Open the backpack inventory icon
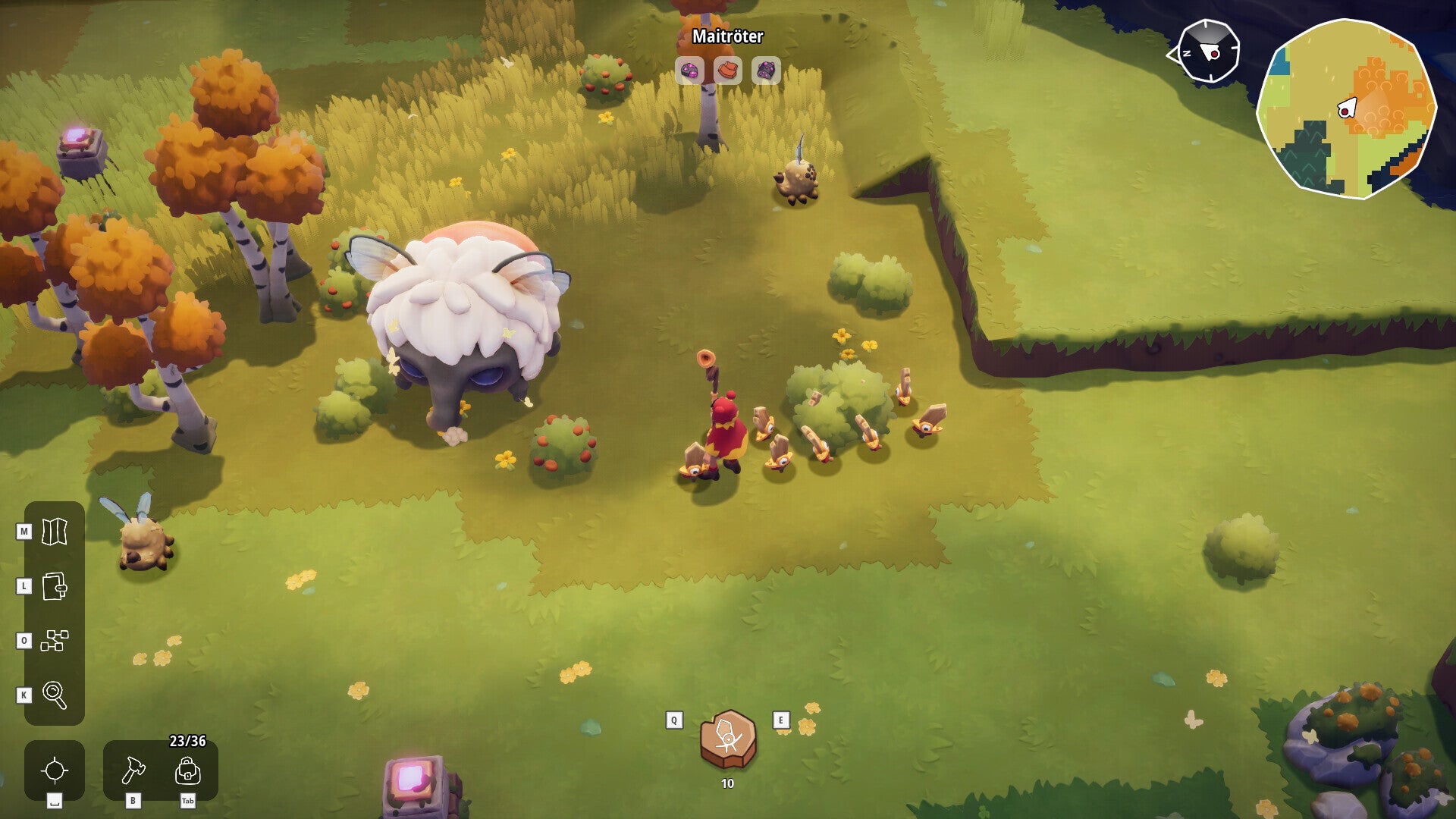The width and height of the screenshot is (1456, 819). (x=187, y=771)
